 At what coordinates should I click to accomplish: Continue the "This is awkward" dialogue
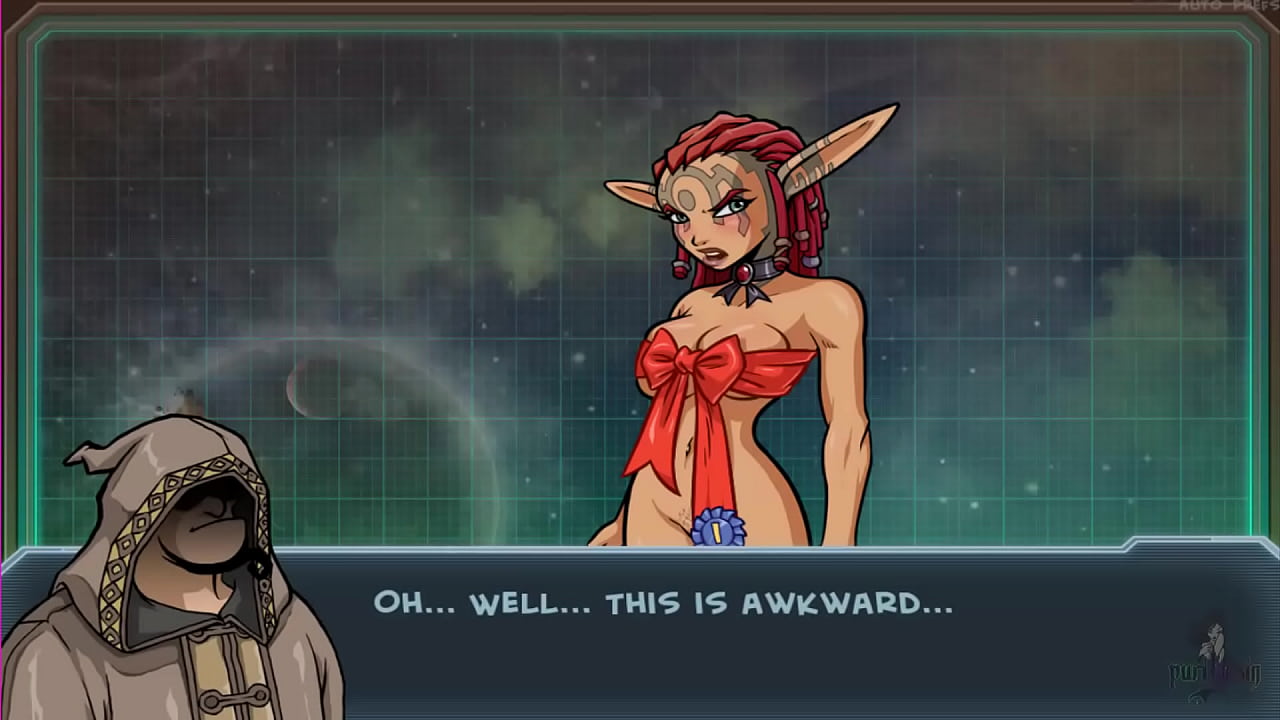click(662, 603)
